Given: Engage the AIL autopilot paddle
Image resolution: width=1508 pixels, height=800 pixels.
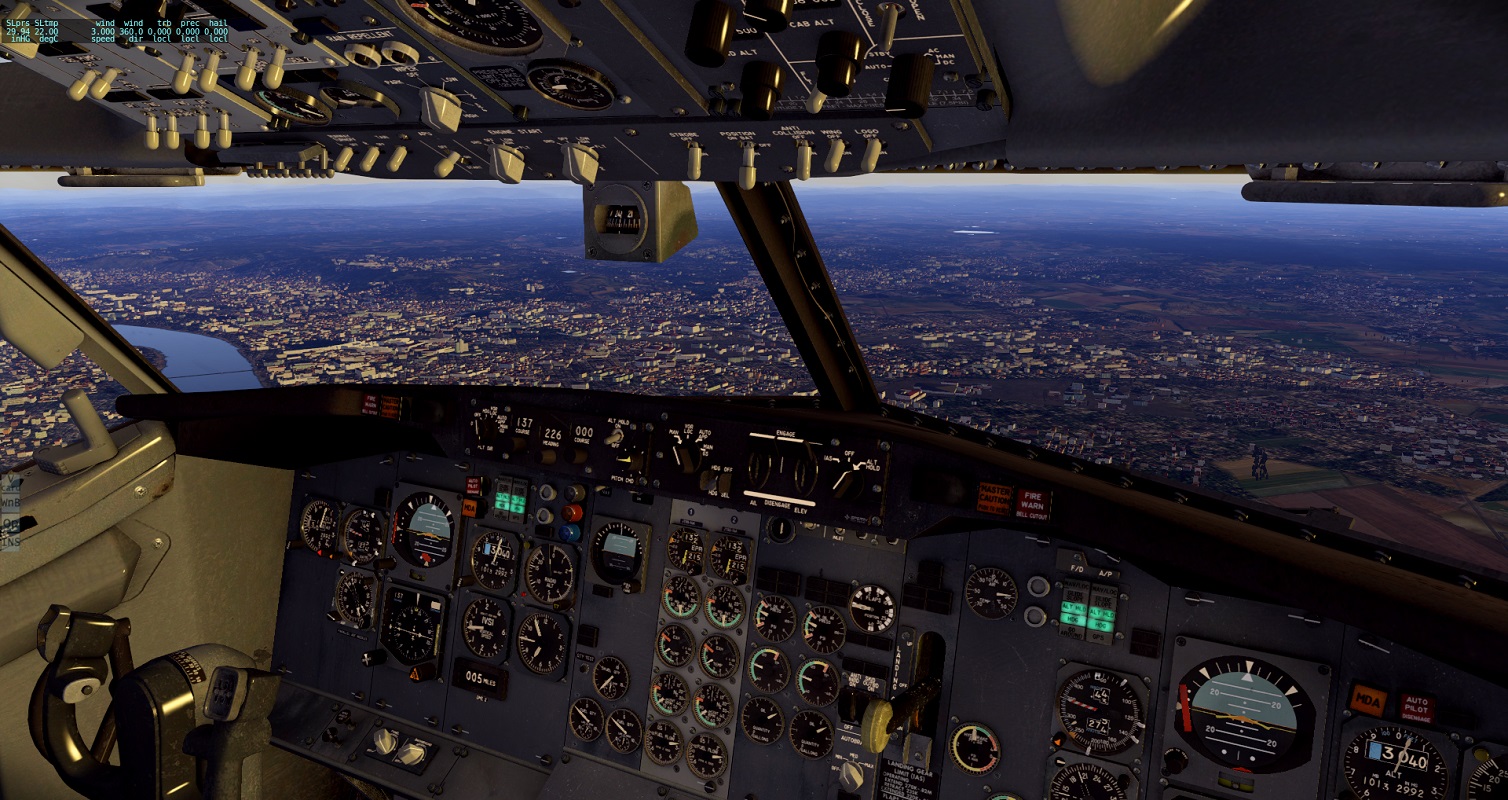Looking at the screenshot, I should pos(760,470).
